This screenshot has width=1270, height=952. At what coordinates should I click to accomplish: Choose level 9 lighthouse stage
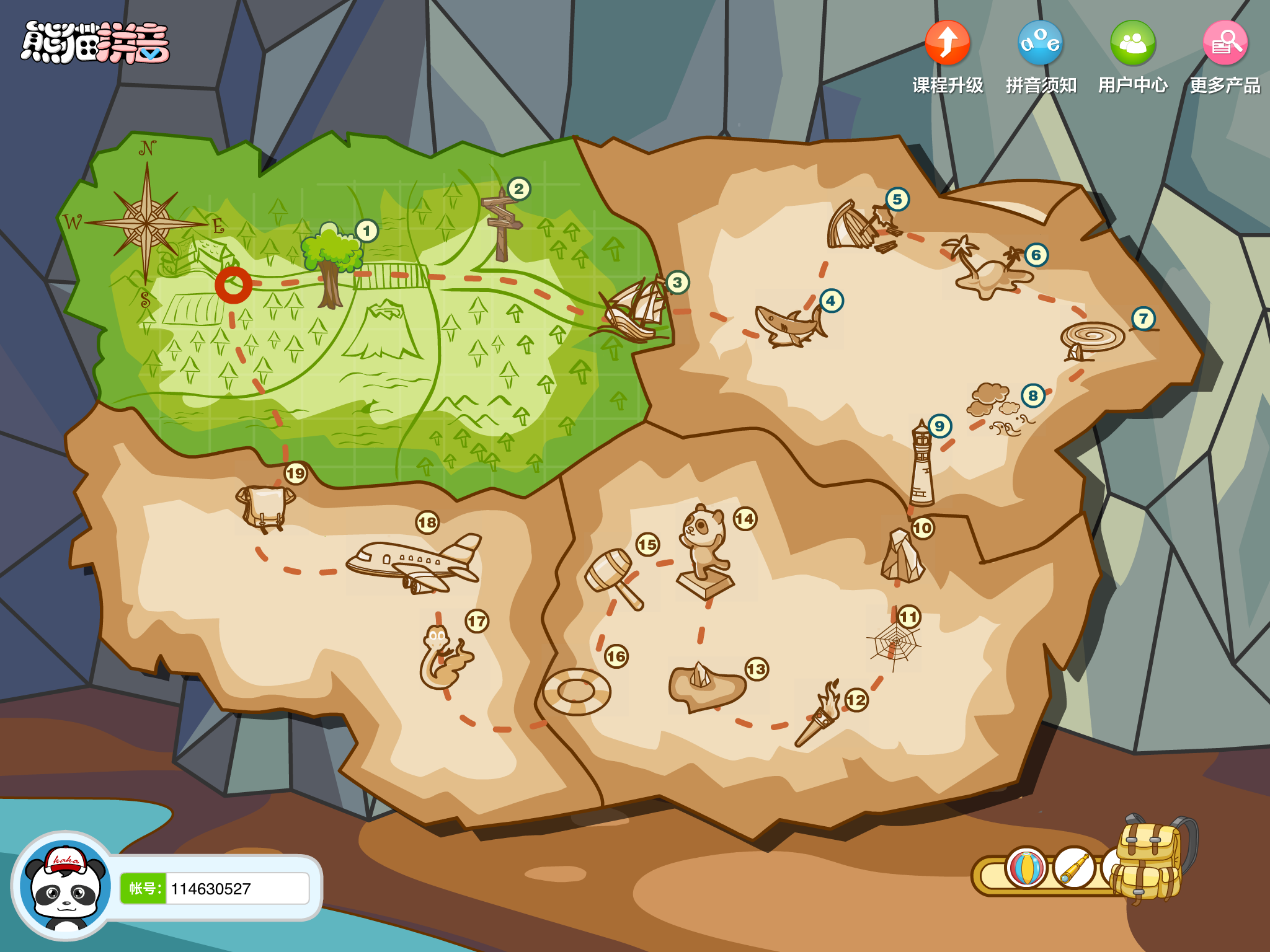pos(922,465)
